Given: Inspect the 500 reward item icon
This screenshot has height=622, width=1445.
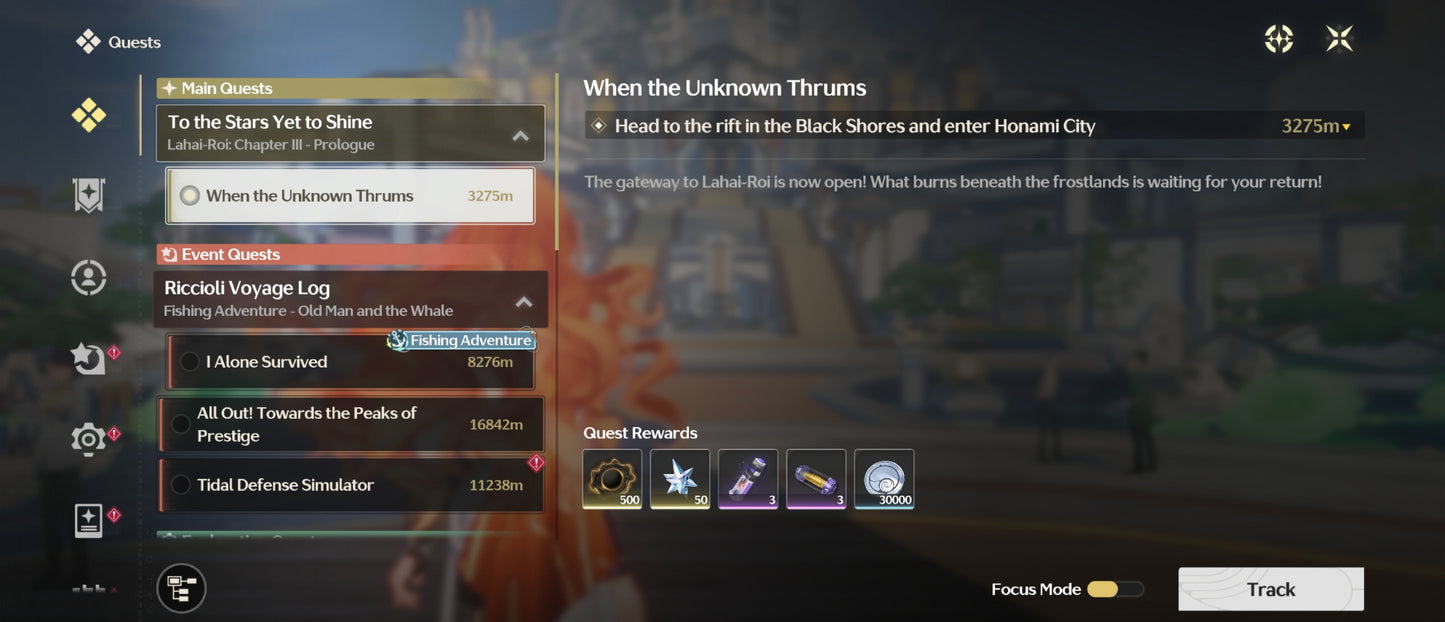Looking at the screenshot, I should 613,479.
